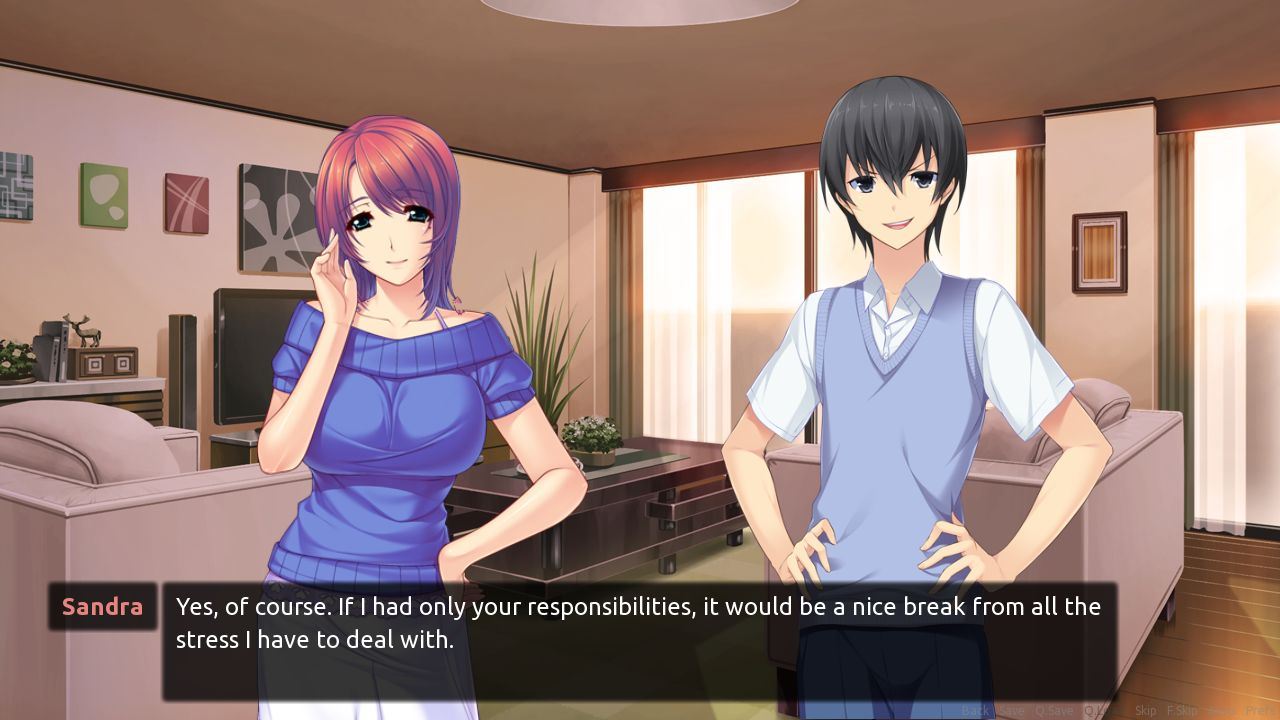The image size is (1280, 720).
Task: Open Prefs from the quick menu
Action: click(1259, 711)
